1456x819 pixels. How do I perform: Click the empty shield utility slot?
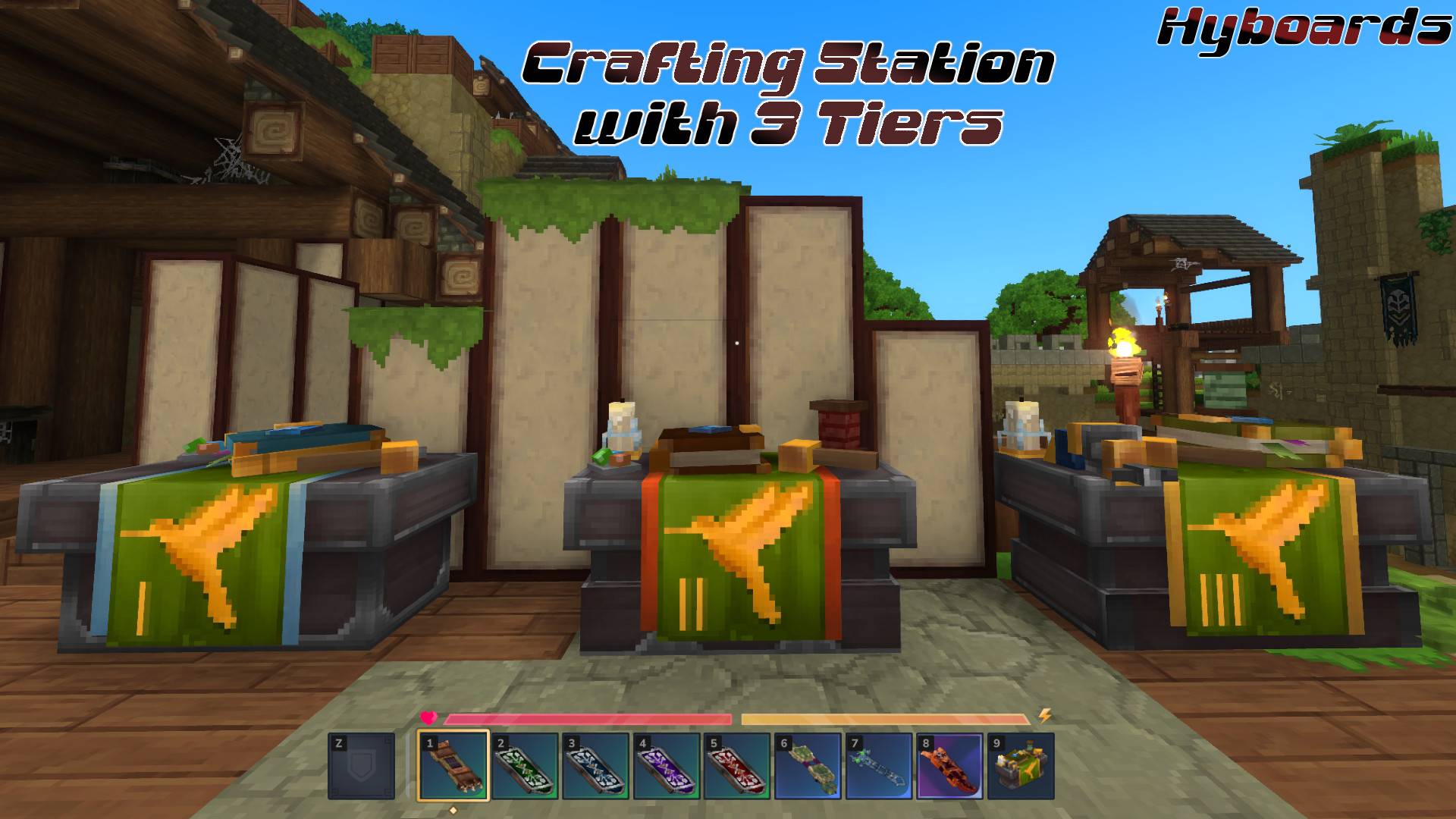361,766
